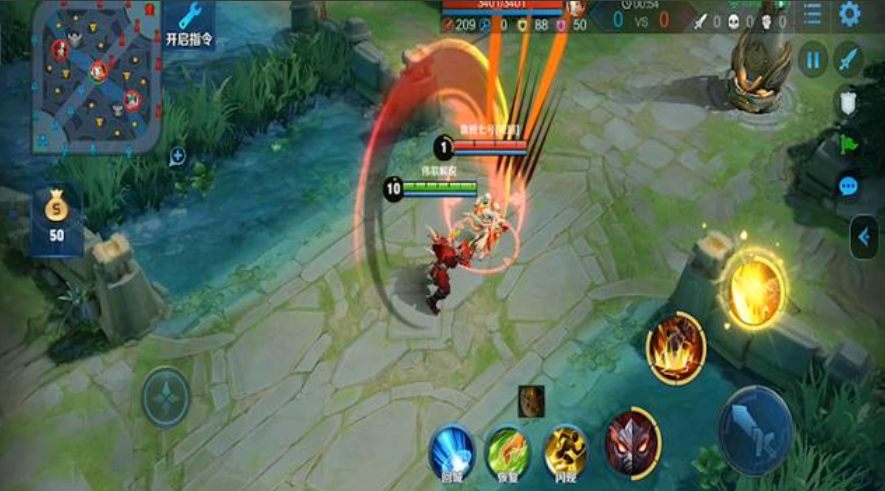
Task: Use the red demon mask skill
Action: coord(628,441)
